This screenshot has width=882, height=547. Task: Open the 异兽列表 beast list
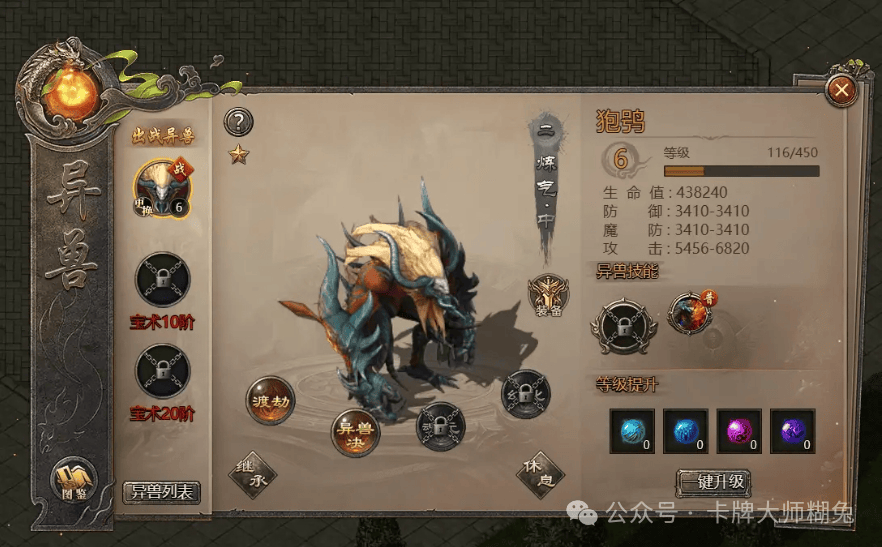pyautogui.click(x=162, y=491)
